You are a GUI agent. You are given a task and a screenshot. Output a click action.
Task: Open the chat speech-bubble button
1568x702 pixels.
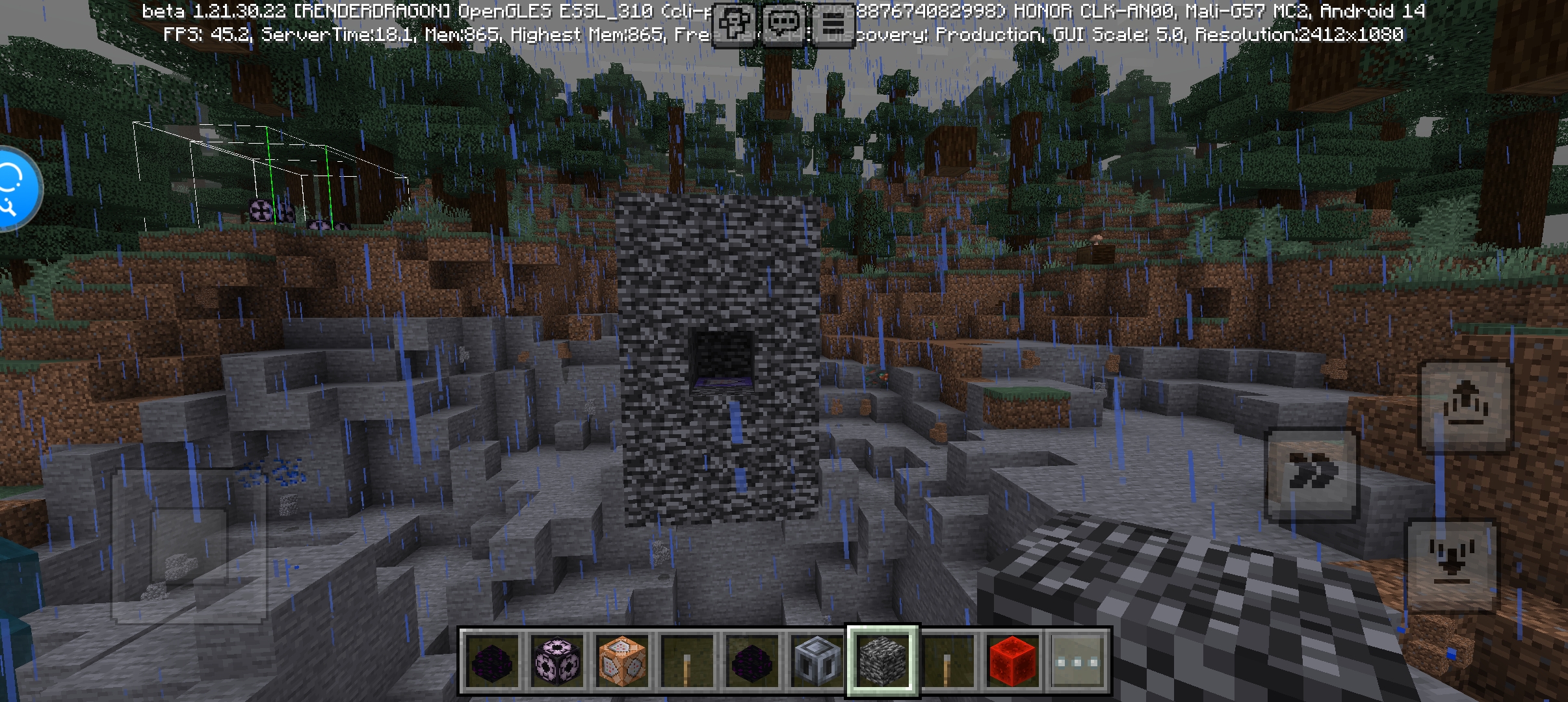[x=784, y=25]
